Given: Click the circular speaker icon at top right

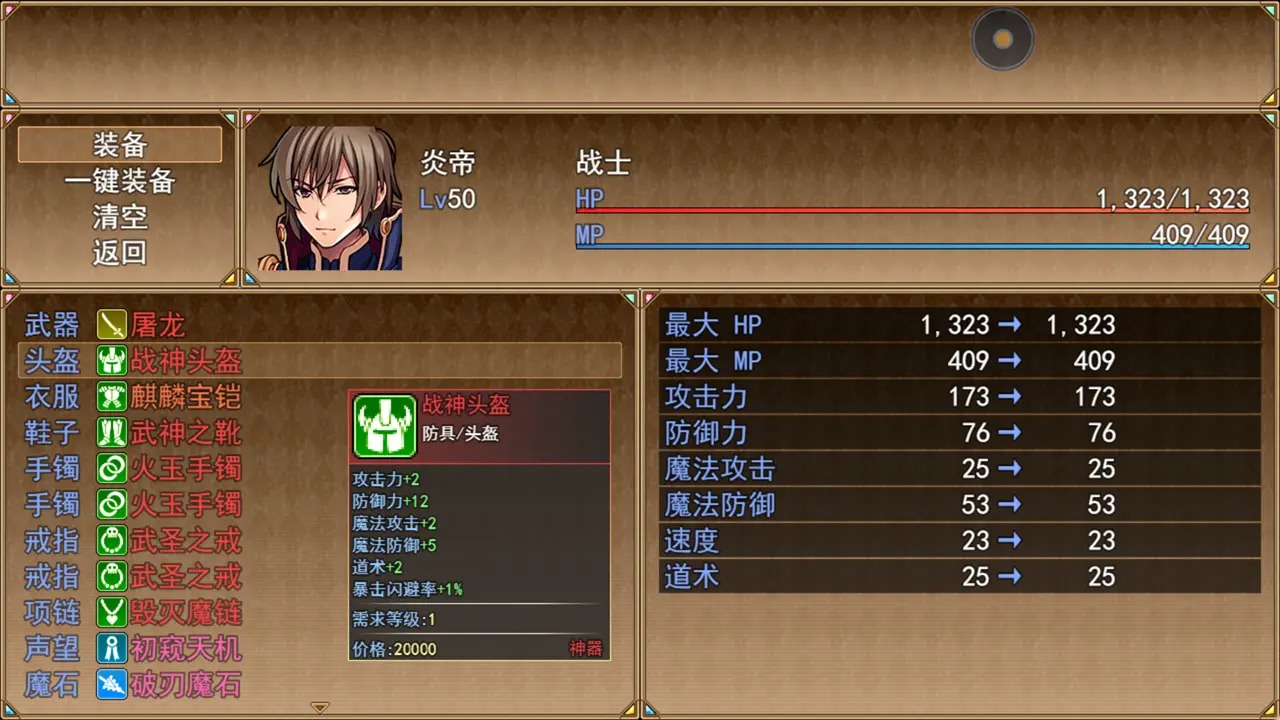Looking at the screenshot, I should [x=1002, y=40].
